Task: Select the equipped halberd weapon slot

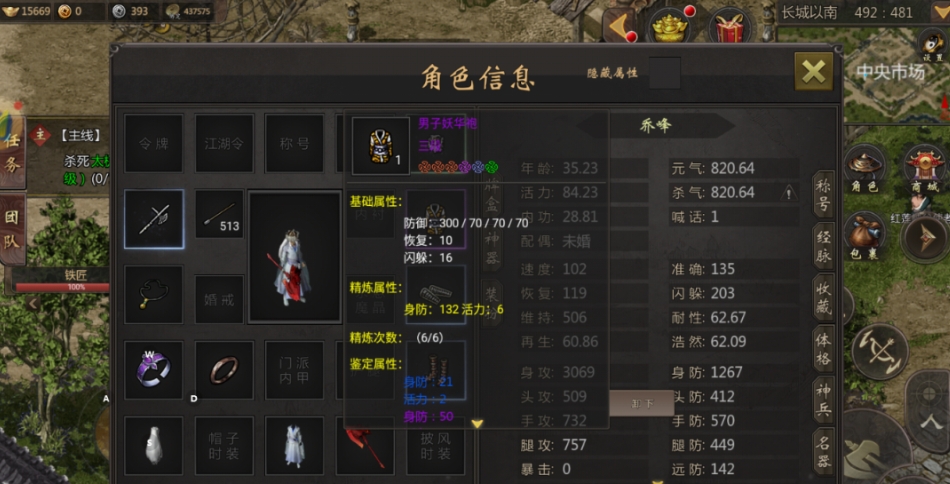Action: (154, 219)
